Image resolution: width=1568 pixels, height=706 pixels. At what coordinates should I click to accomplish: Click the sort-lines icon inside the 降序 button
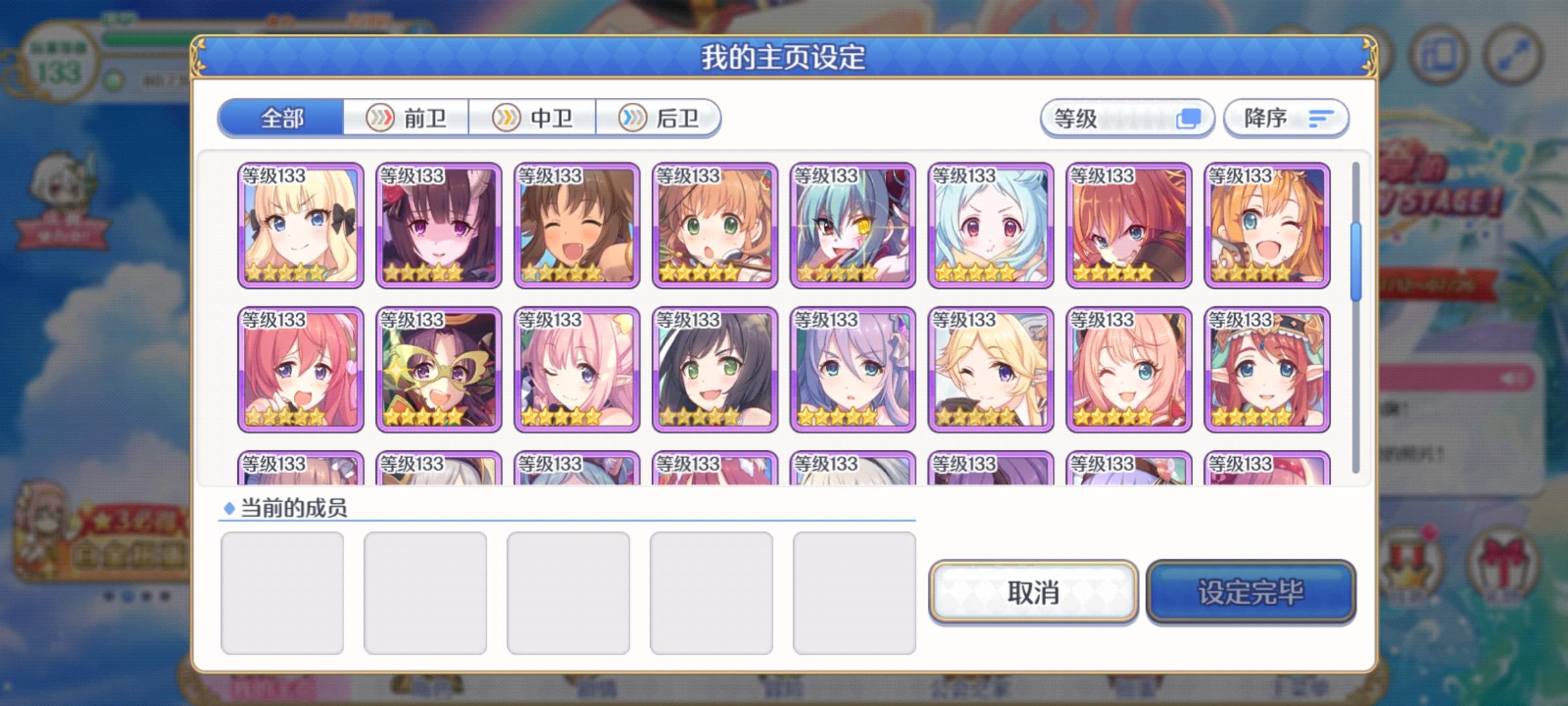click(x=1320, y=118)
